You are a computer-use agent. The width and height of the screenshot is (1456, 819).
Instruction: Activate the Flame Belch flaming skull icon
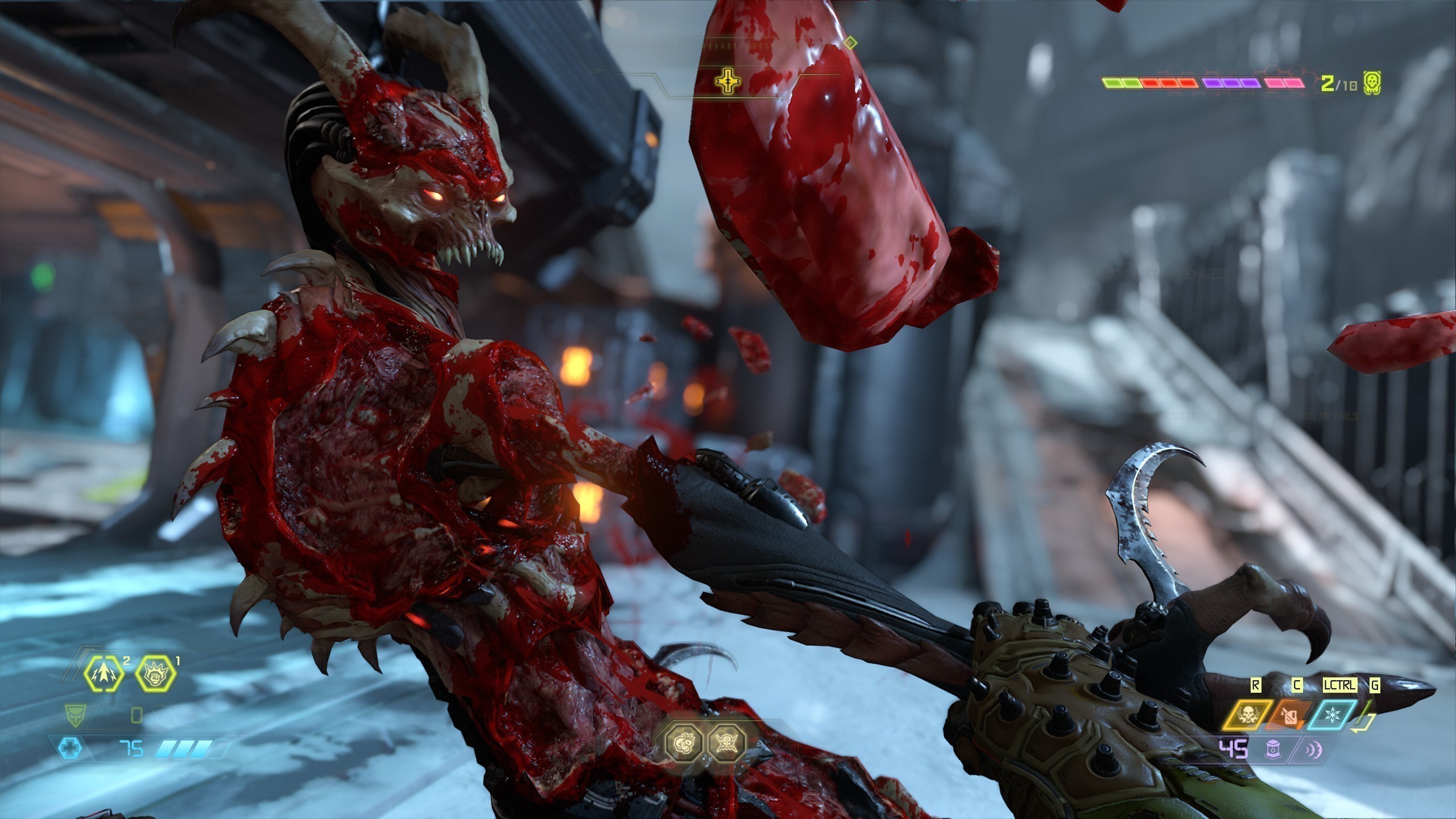click(1248, 715)
